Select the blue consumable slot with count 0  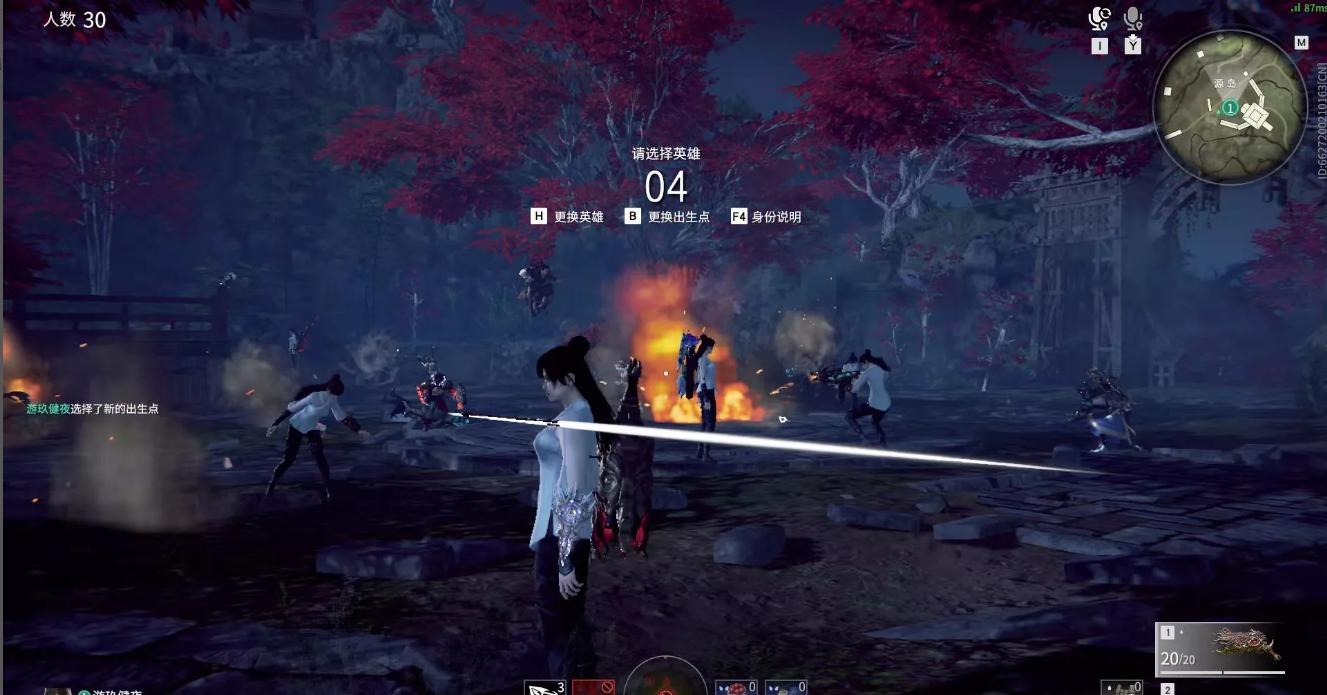click(x=785, y=688)
